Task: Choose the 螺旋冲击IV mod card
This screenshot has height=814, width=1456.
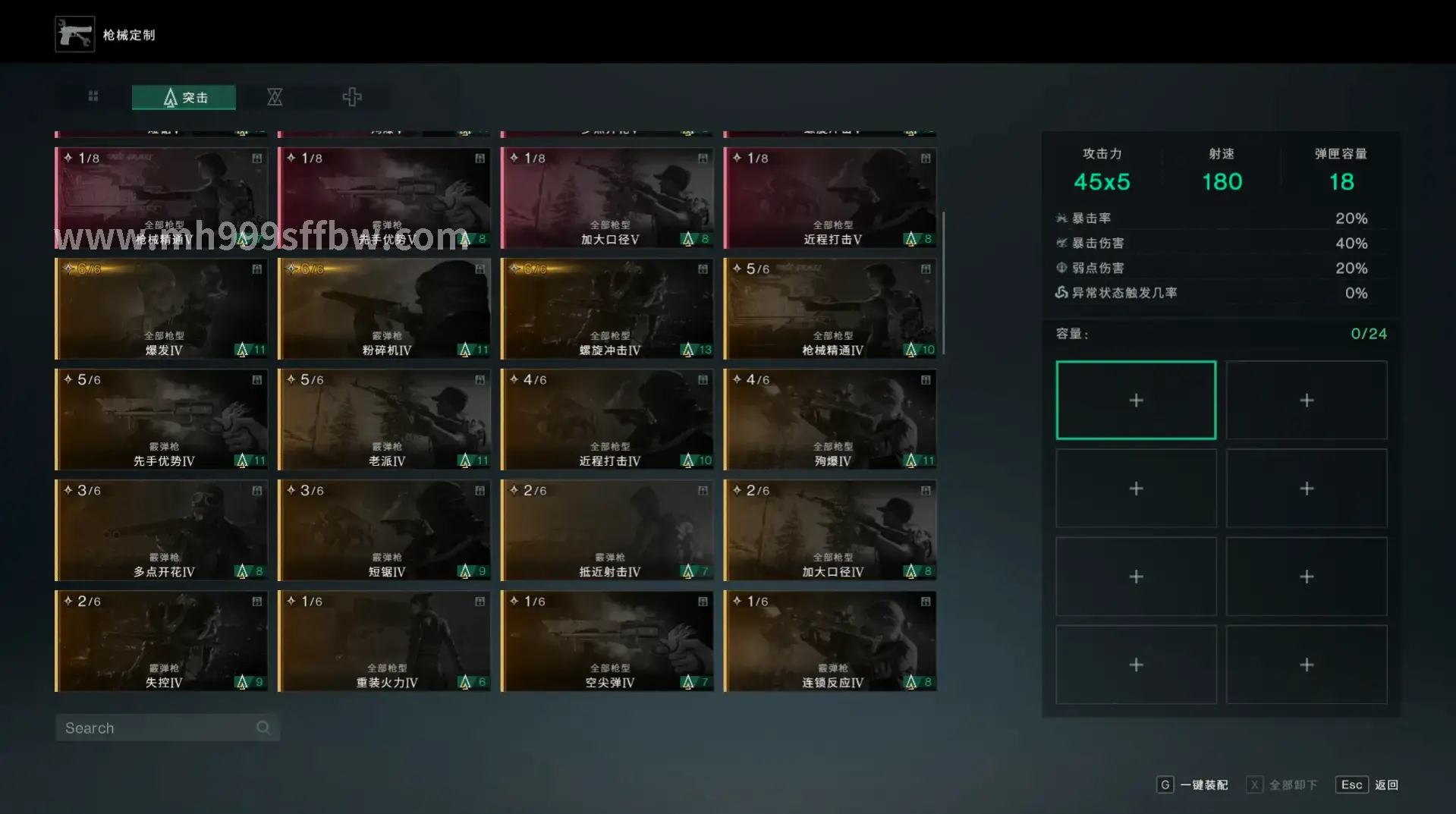Action: (x=607, y=310)
